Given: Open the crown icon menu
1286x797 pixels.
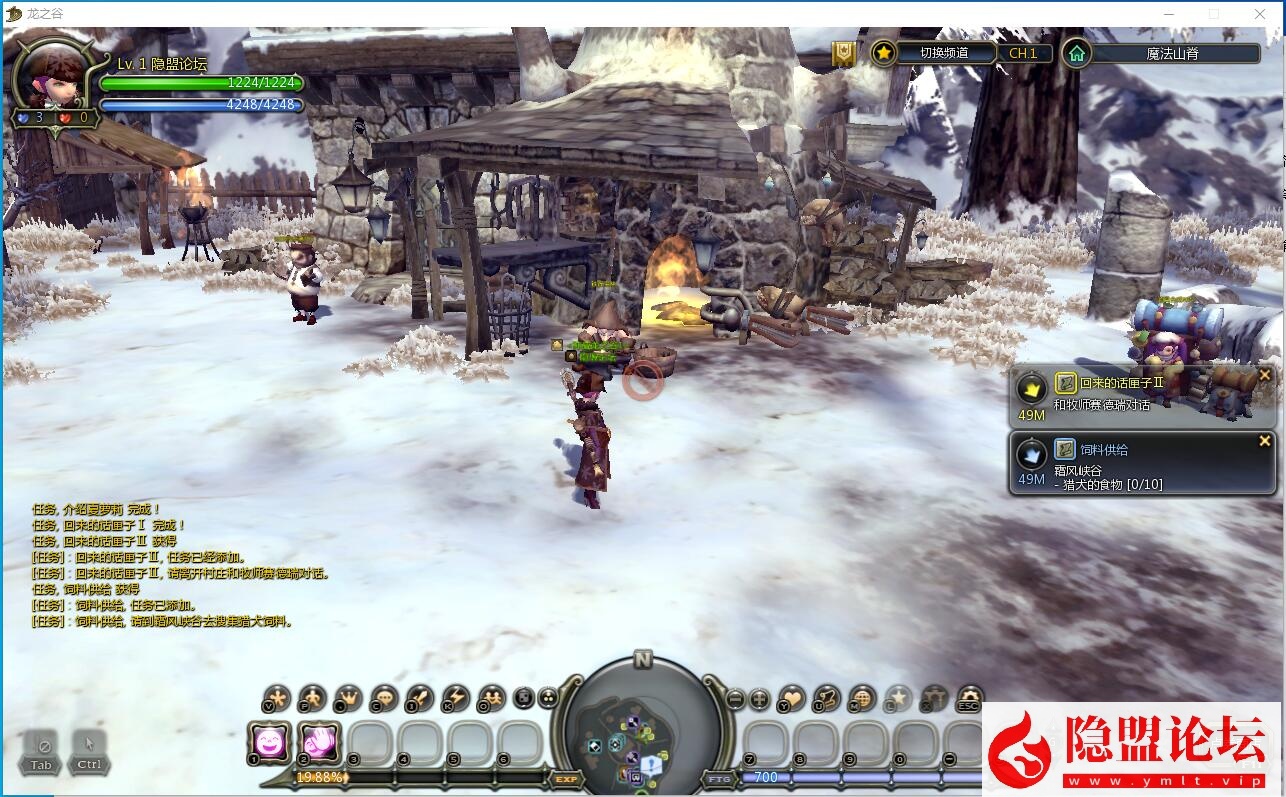Looking at the screenshot, I should 348,699.
